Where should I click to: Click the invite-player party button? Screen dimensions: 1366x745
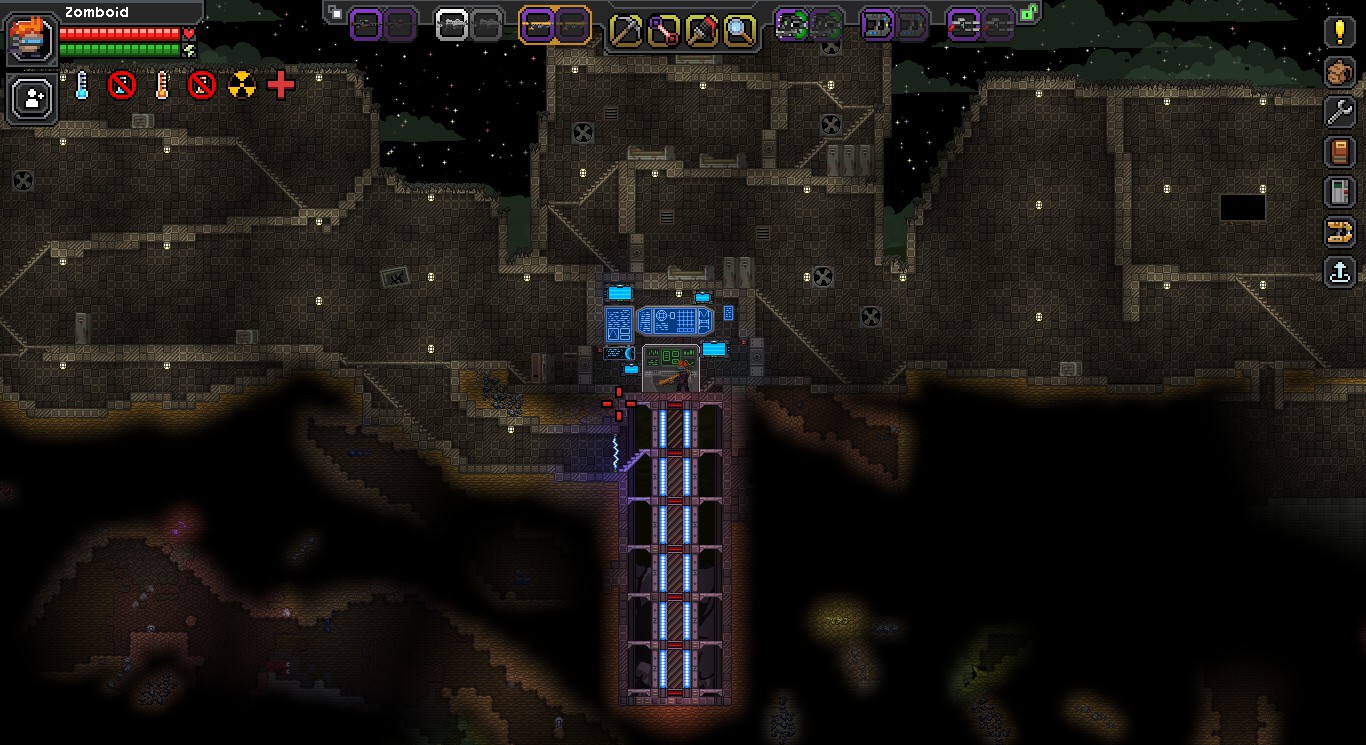pos(32,98)
